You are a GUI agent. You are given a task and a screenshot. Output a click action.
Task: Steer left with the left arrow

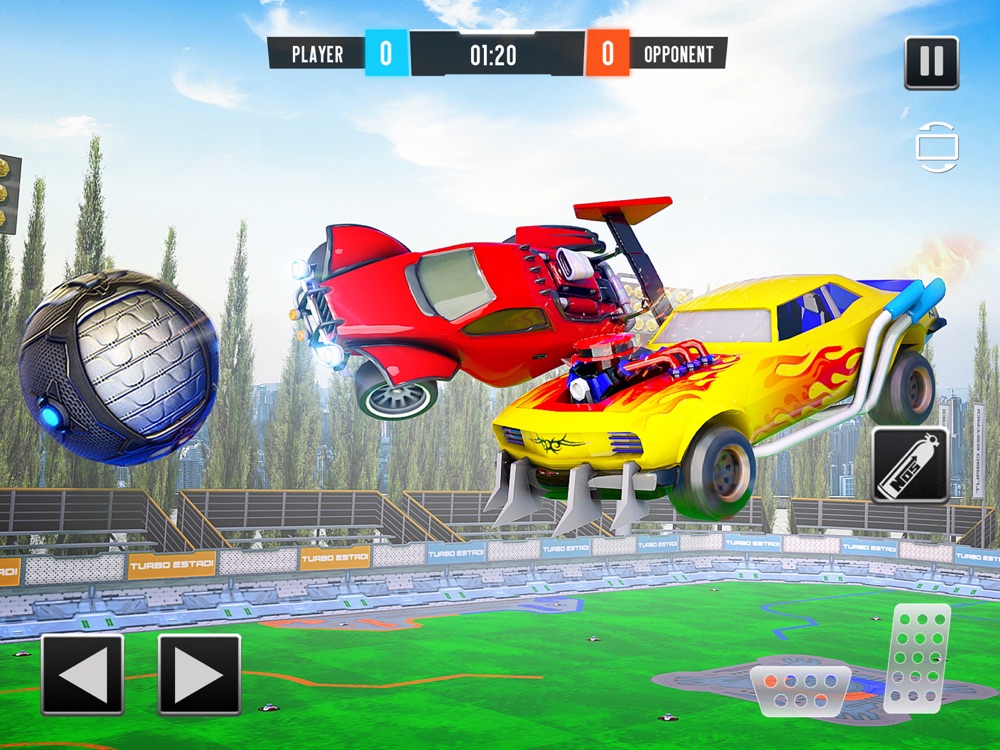pos(83,674)
